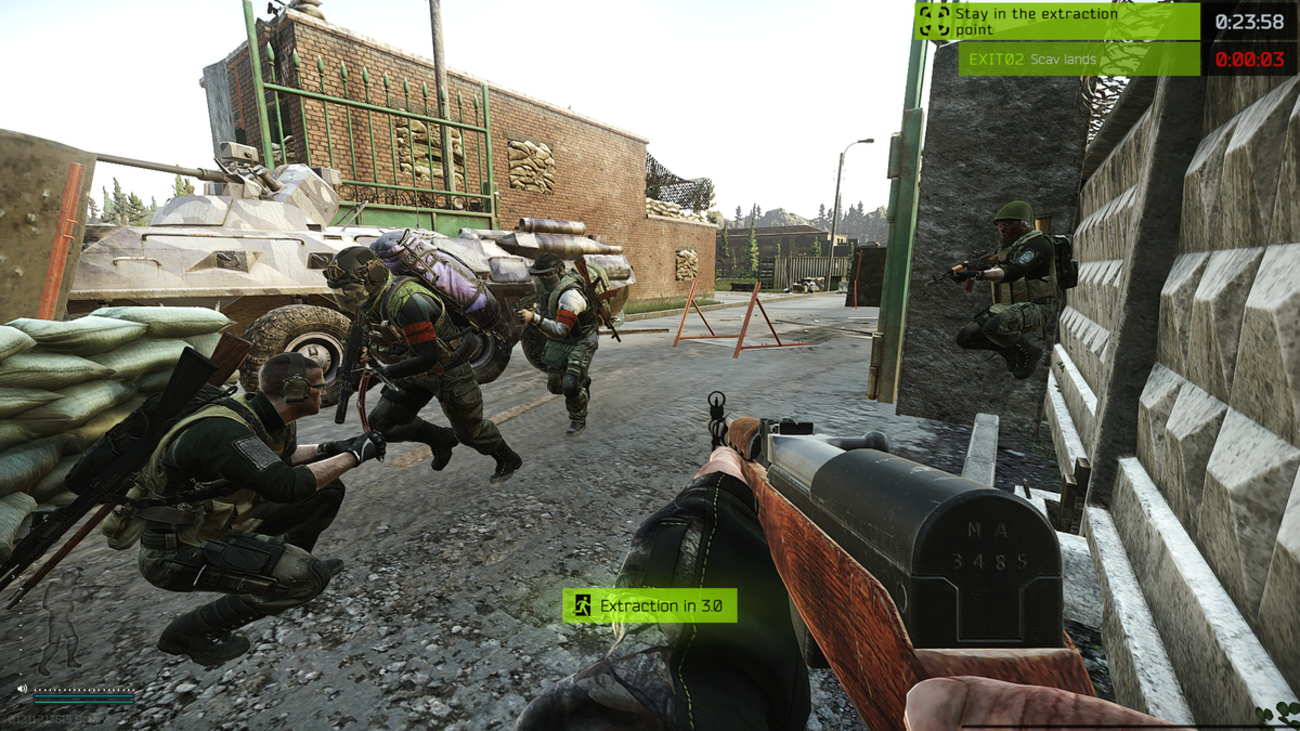
Task: Select the EXIT02 Scav lands exit row
Action: tap(1079, 59)
